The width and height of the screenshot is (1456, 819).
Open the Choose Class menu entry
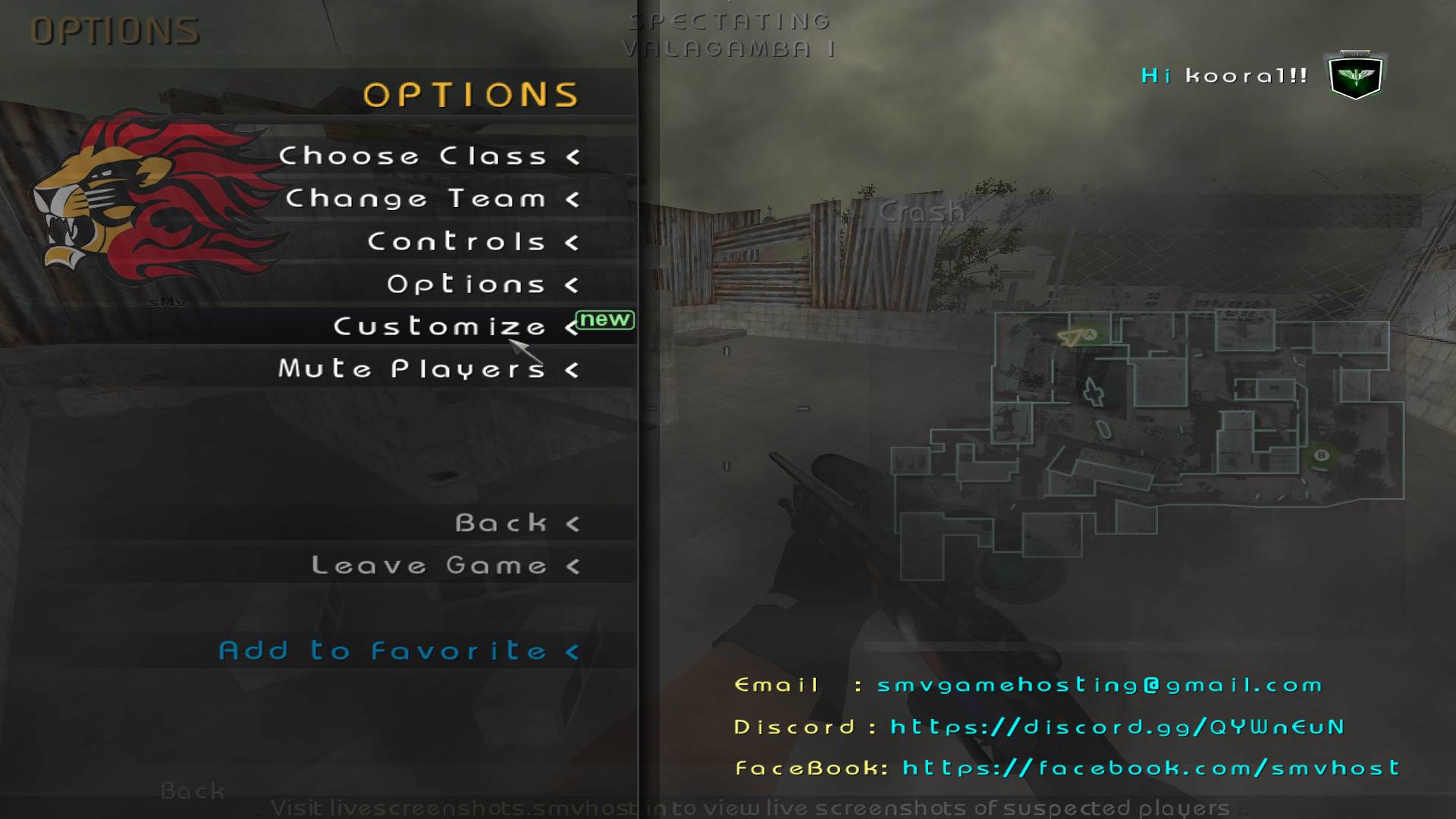pos(413,156)
